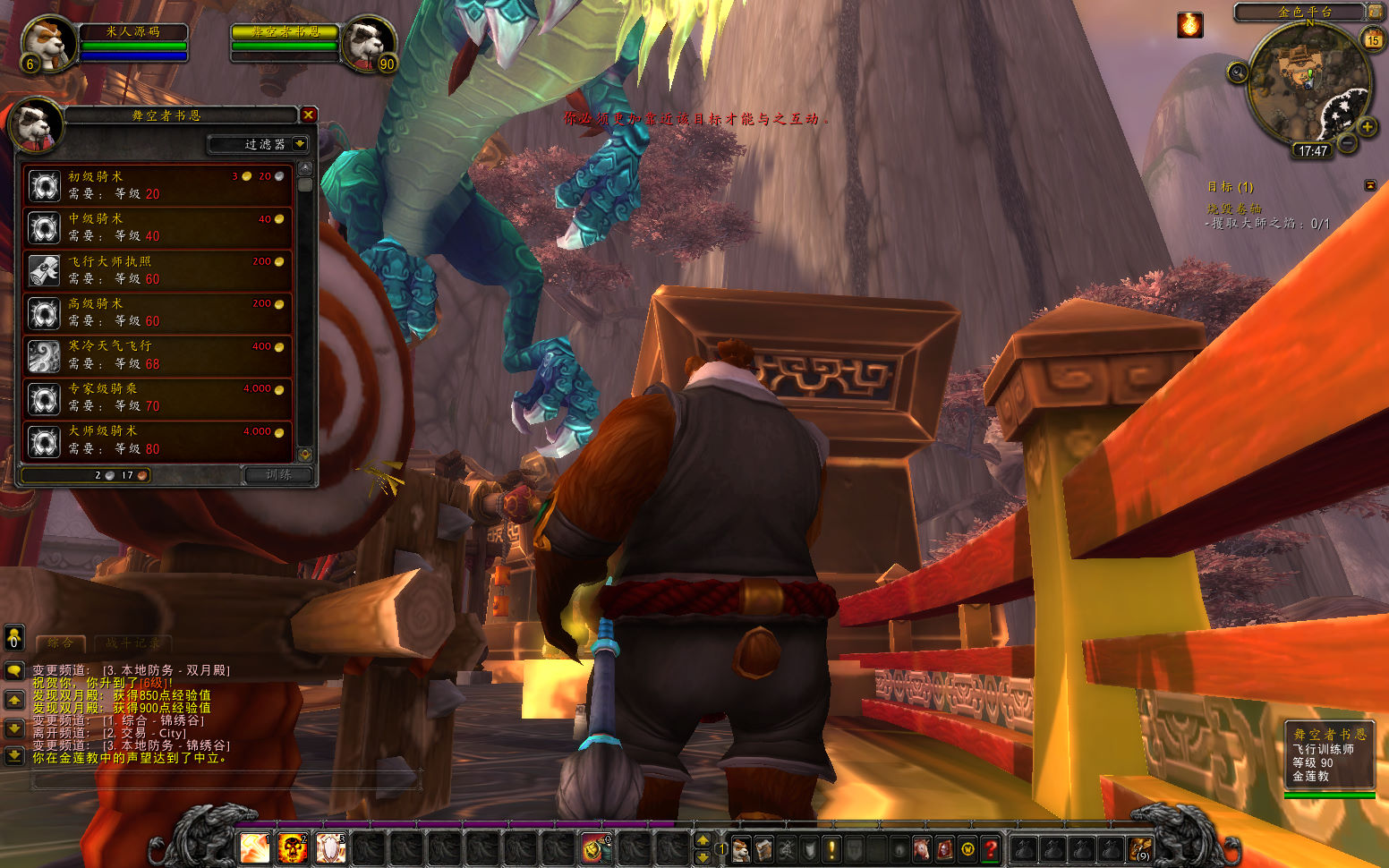Image resolution: width=1389 pixels, height=868 pixels.
Task: Choose the 寒冷天气飞行 skill row
Action: pyautogui.click(x=158, y=355)
